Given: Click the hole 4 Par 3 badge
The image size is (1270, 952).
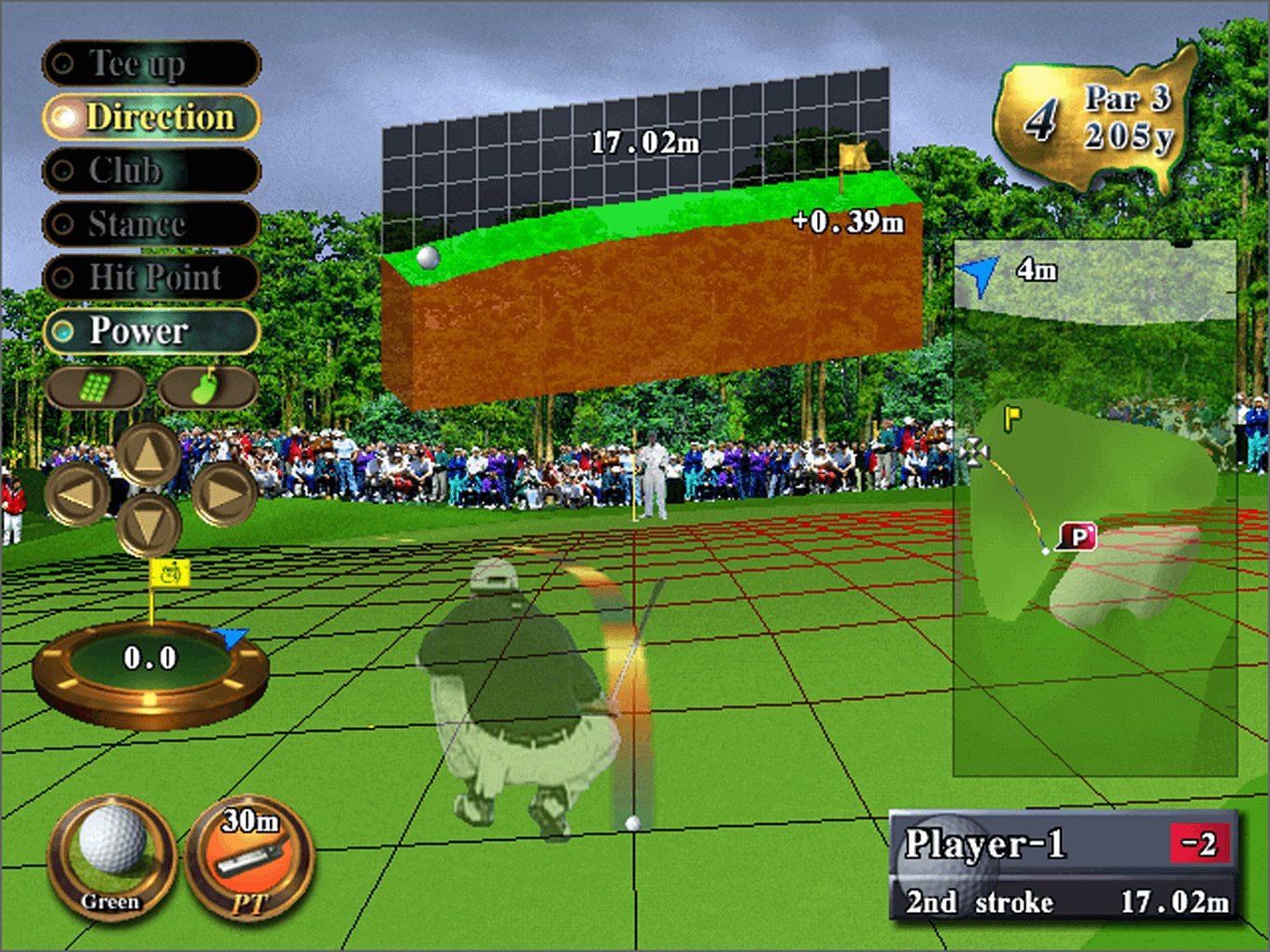Looking at the screenshot, I should (x=1094, y=119).
